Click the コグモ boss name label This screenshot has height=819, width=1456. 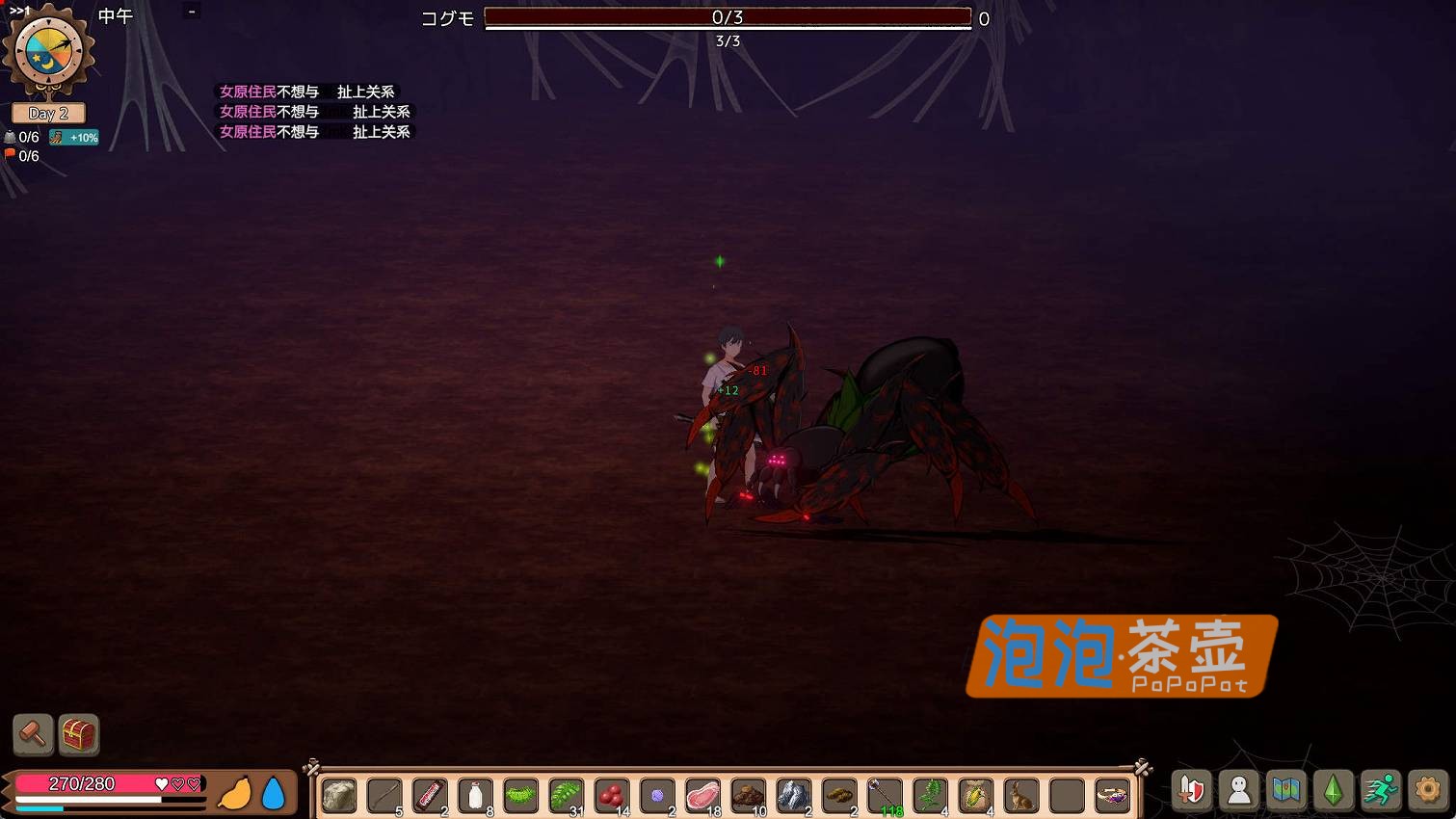(x=446, y=17)
